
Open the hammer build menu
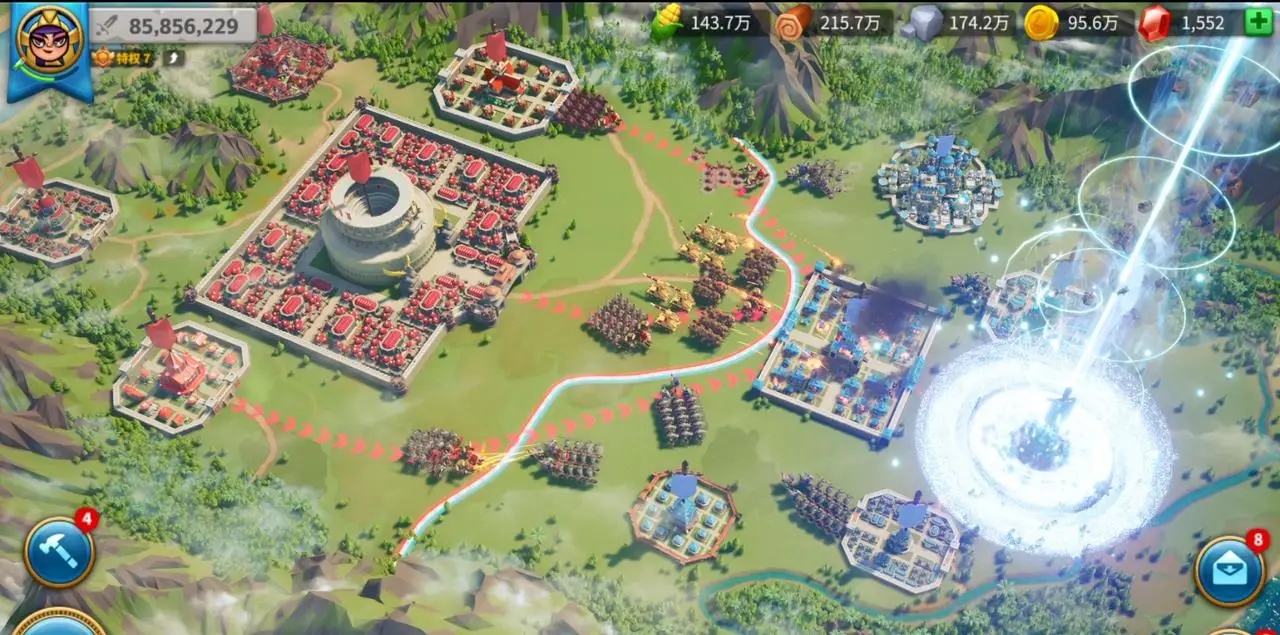point(60,551)
